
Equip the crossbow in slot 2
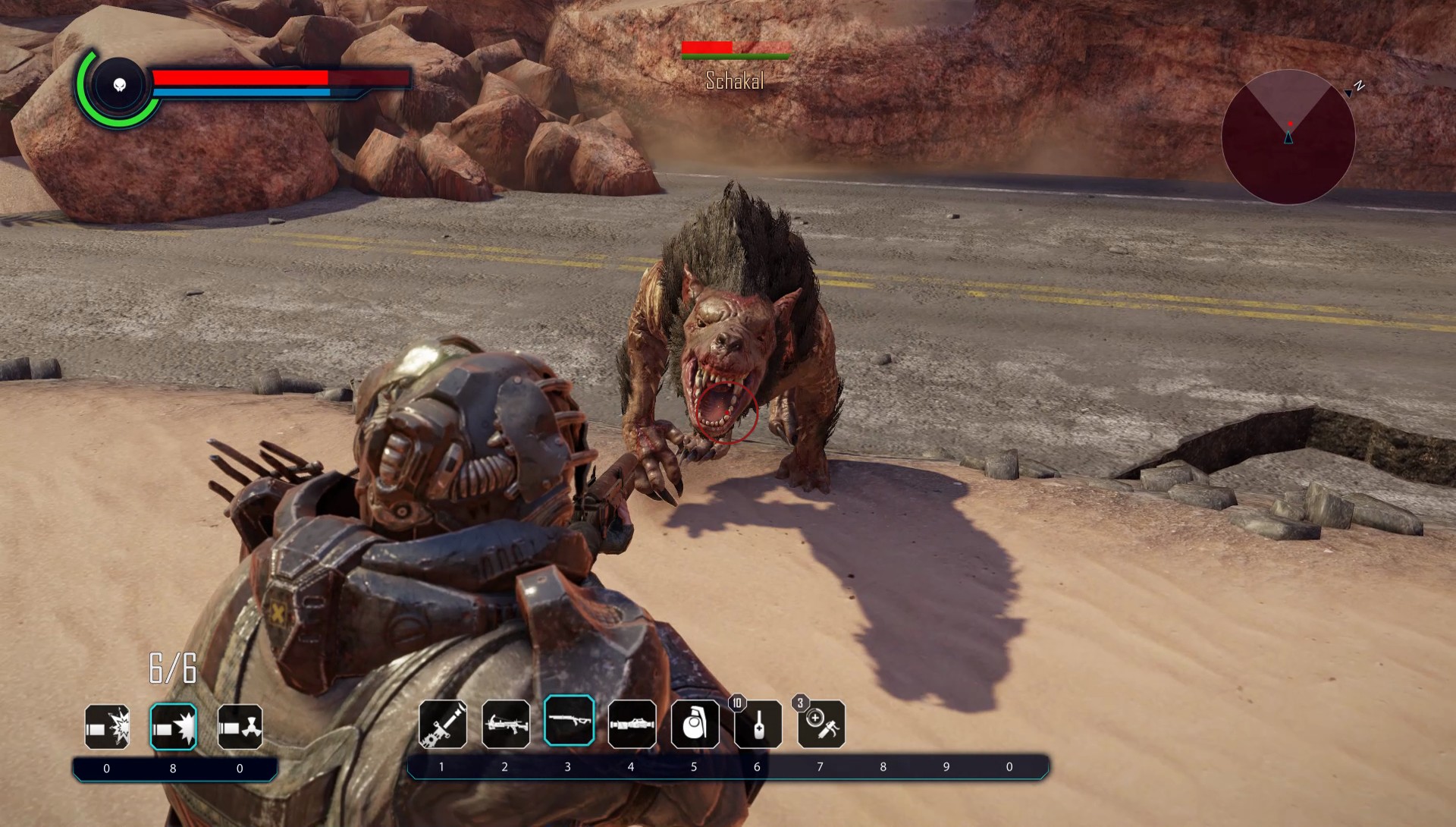506,724
